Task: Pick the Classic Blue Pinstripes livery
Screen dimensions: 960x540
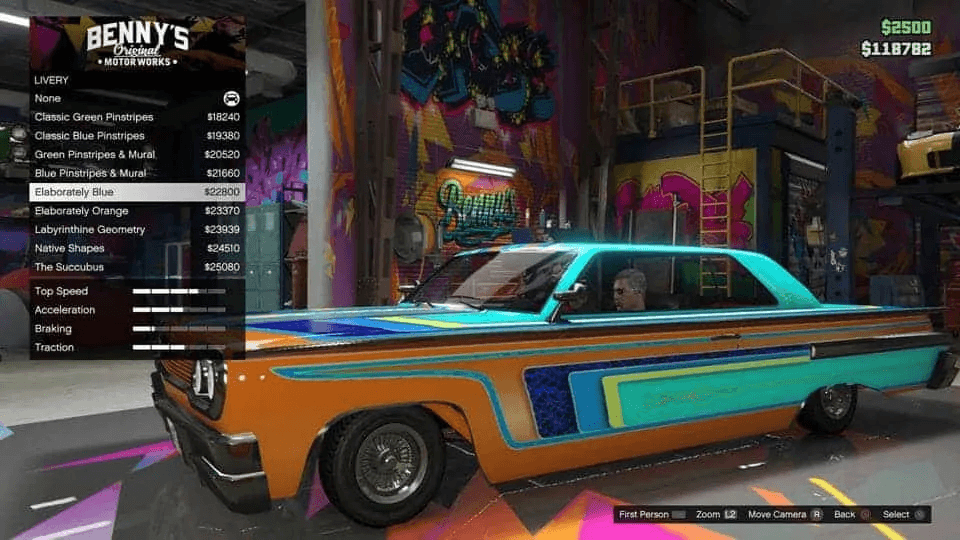Action: (x=137, y=136)
